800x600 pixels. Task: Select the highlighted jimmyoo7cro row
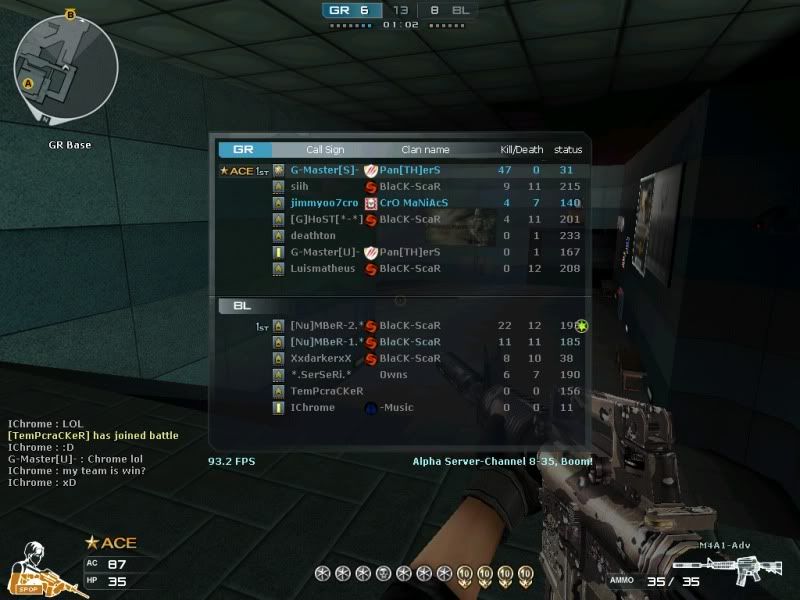[324, 202]
